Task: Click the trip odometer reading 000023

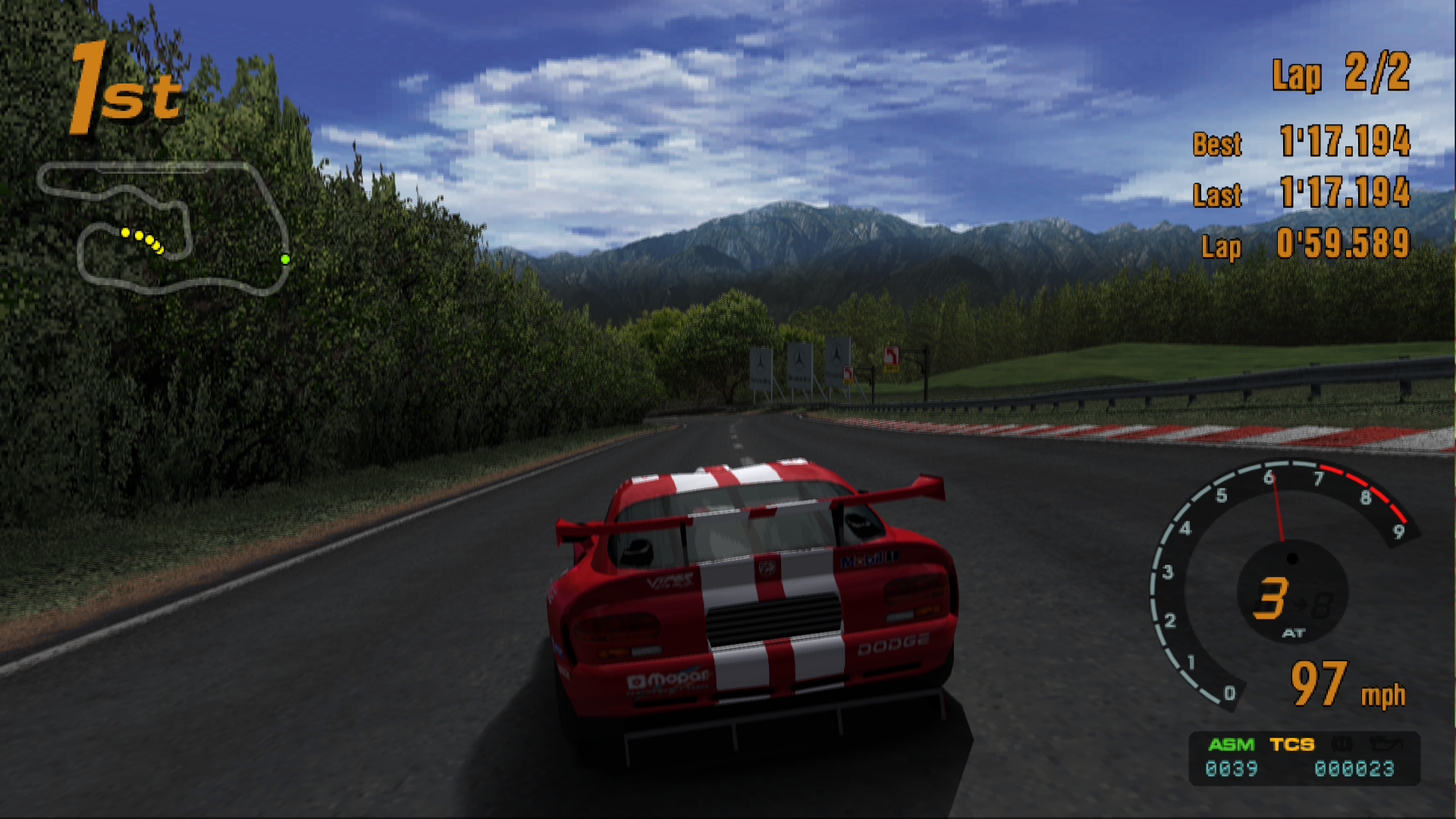Action: point(1354,767)
